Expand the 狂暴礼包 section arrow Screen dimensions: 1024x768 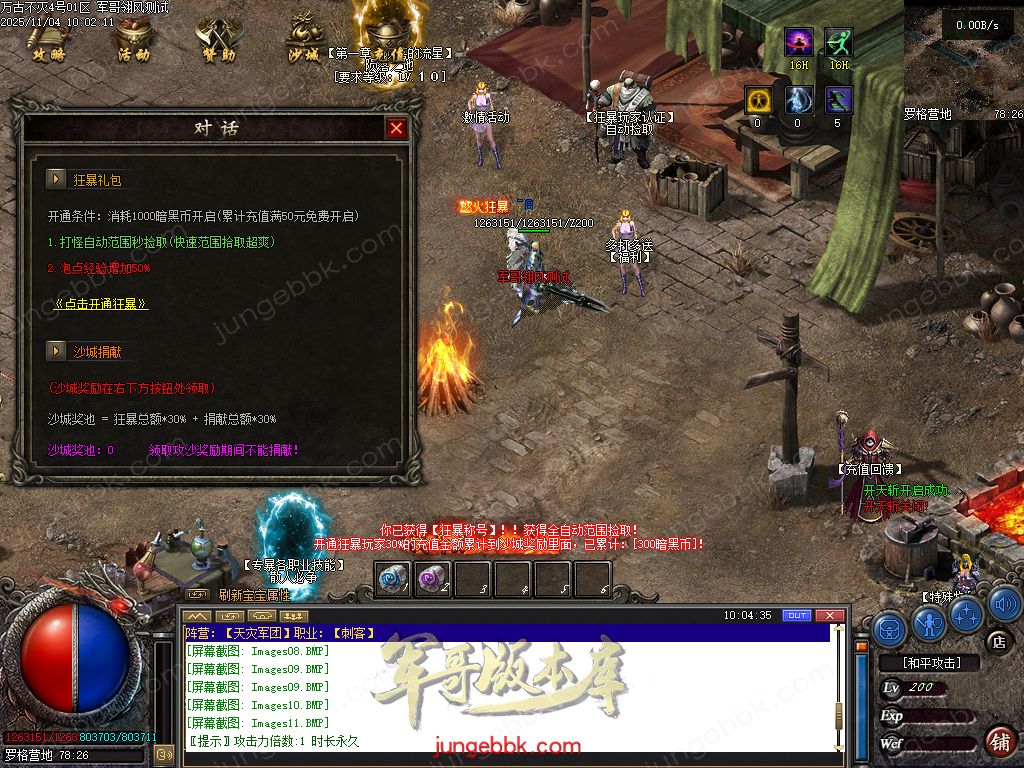click(x=56, y=179)
